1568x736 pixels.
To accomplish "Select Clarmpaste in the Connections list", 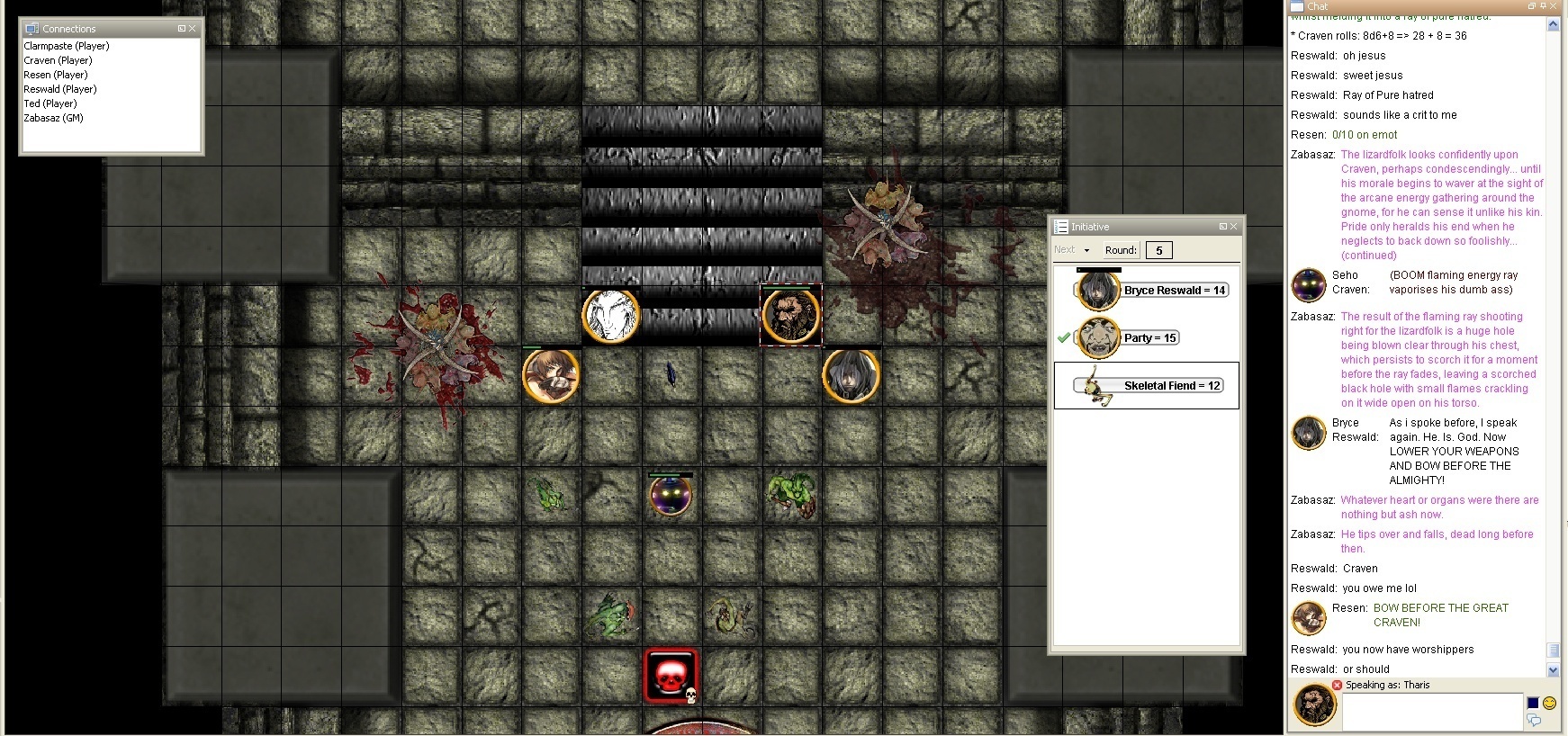I will coord(67,46).
